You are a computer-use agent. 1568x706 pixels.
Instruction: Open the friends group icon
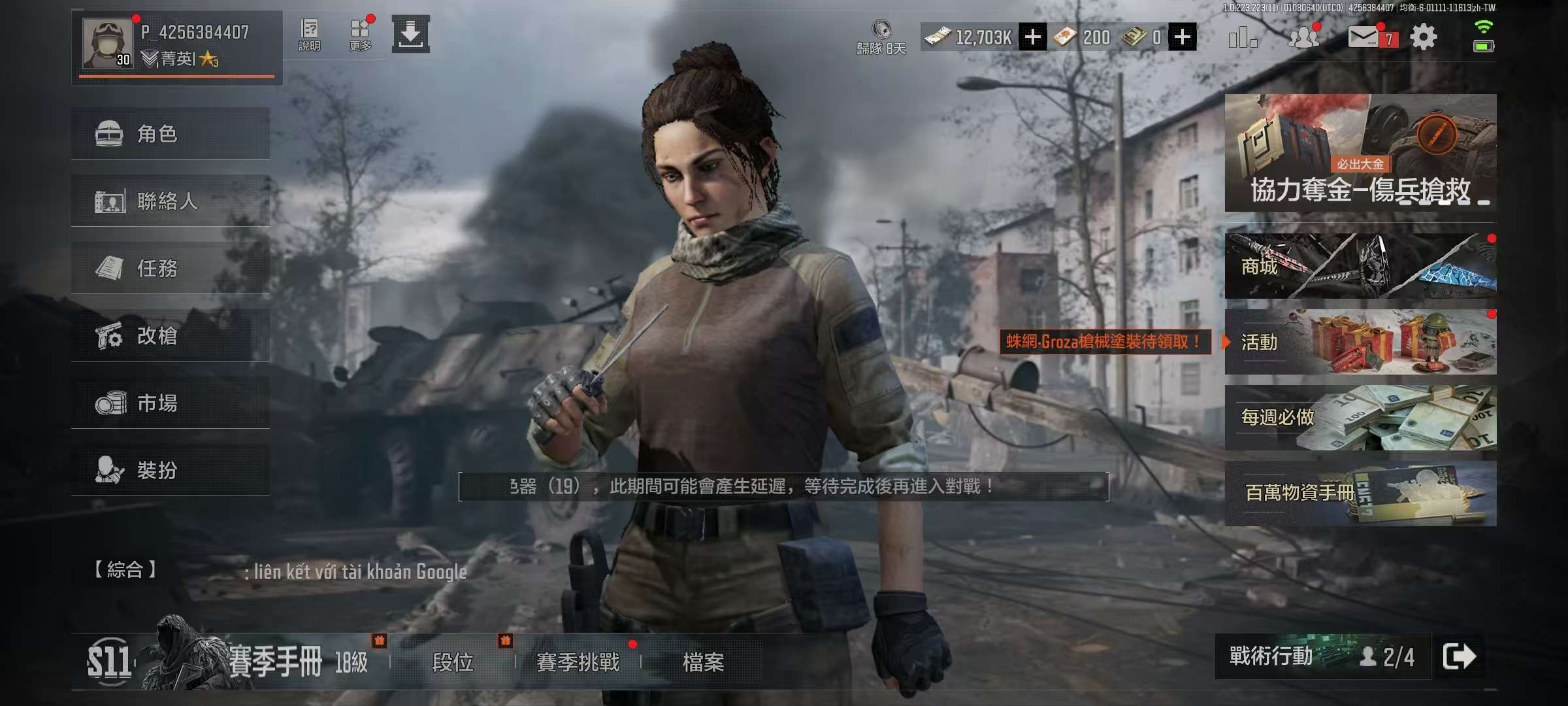[1303, 37]
